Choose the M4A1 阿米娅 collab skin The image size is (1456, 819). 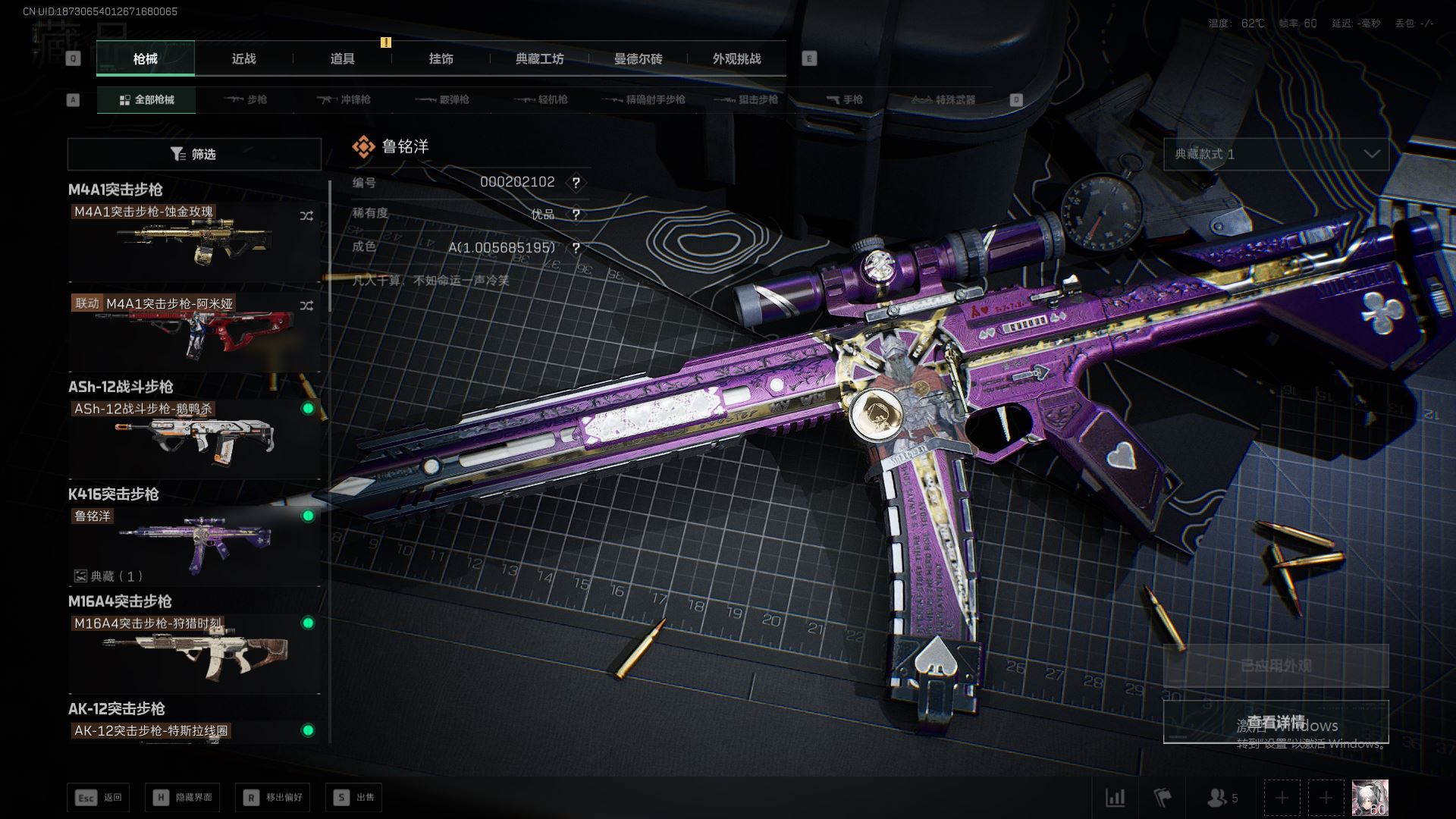coord(194,332)
